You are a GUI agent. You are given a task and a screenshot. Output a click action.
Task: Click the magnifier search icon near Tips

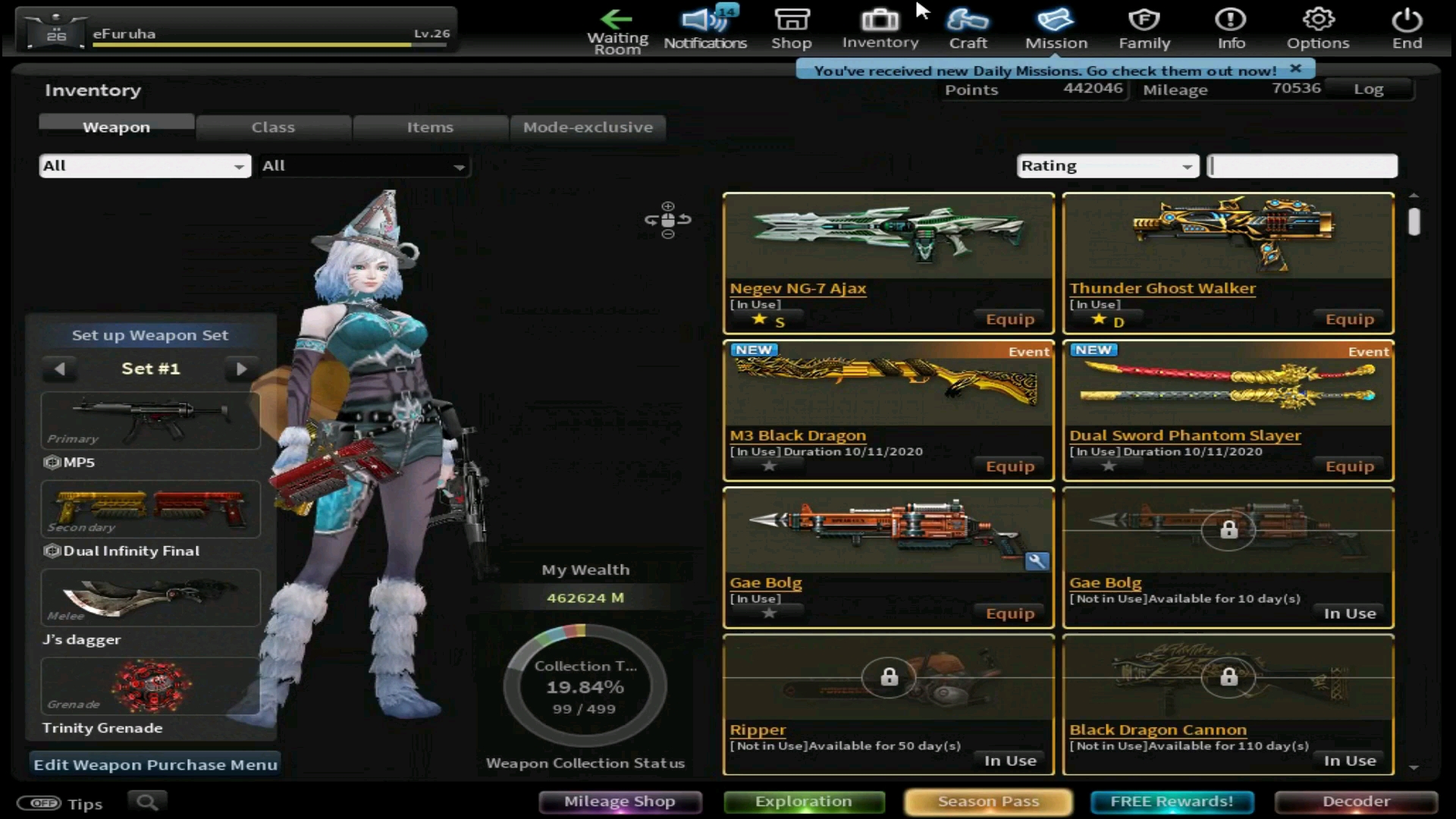(147, 802)
